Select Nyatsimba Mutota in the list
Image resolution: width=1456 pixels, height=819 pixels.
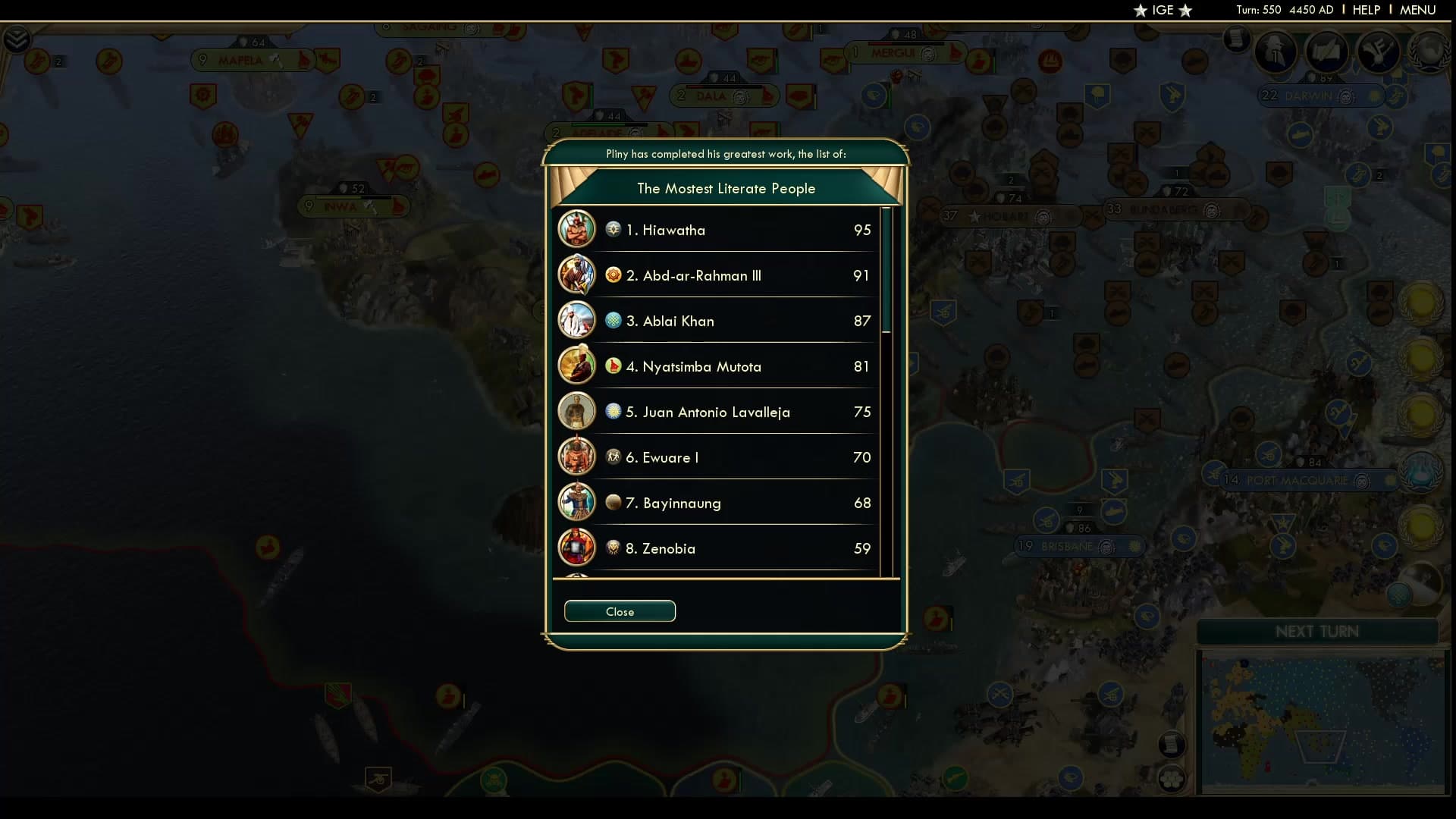coord(717,366)
